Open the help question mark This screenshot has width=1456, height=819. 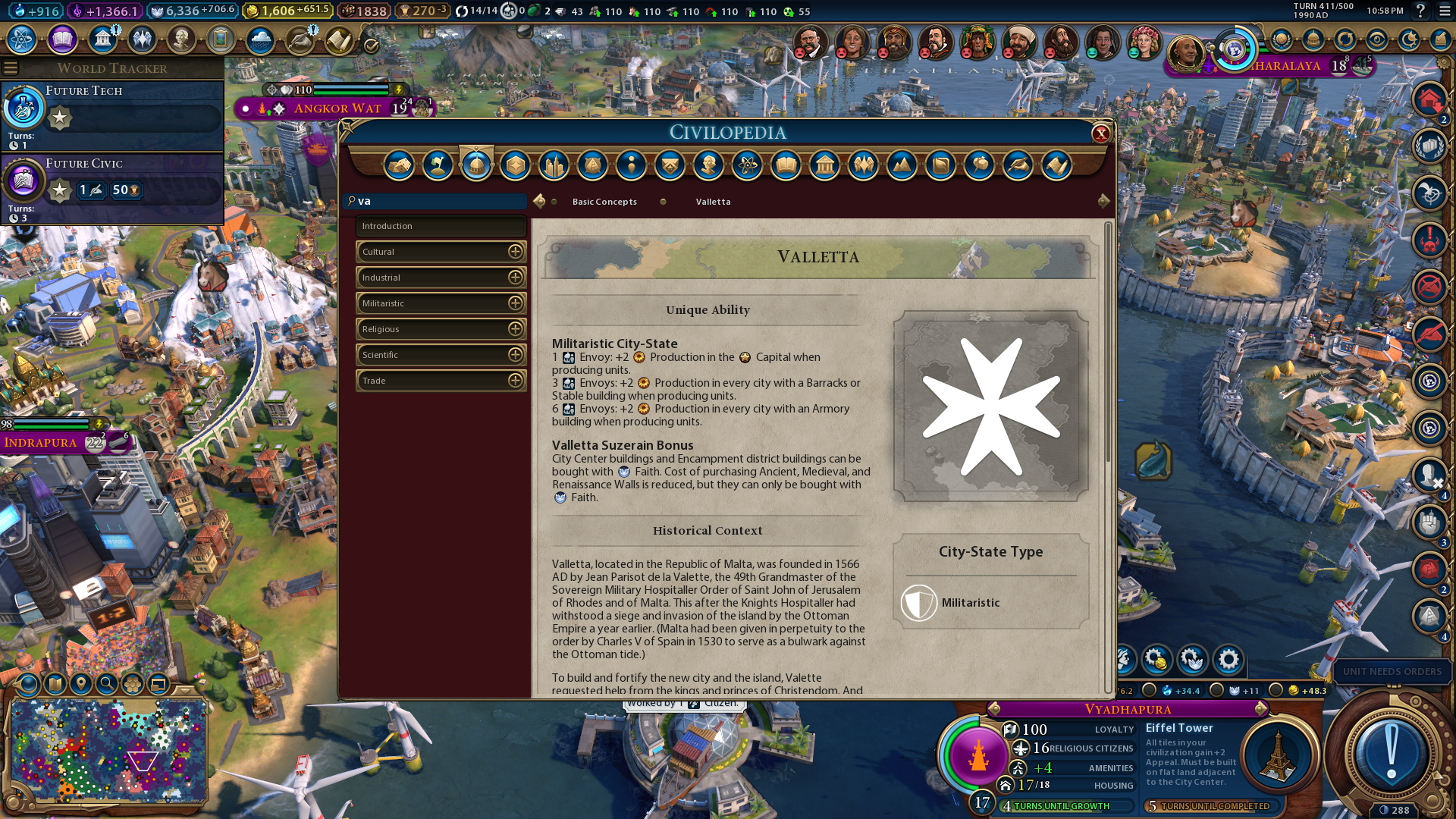click(1420, 11)
